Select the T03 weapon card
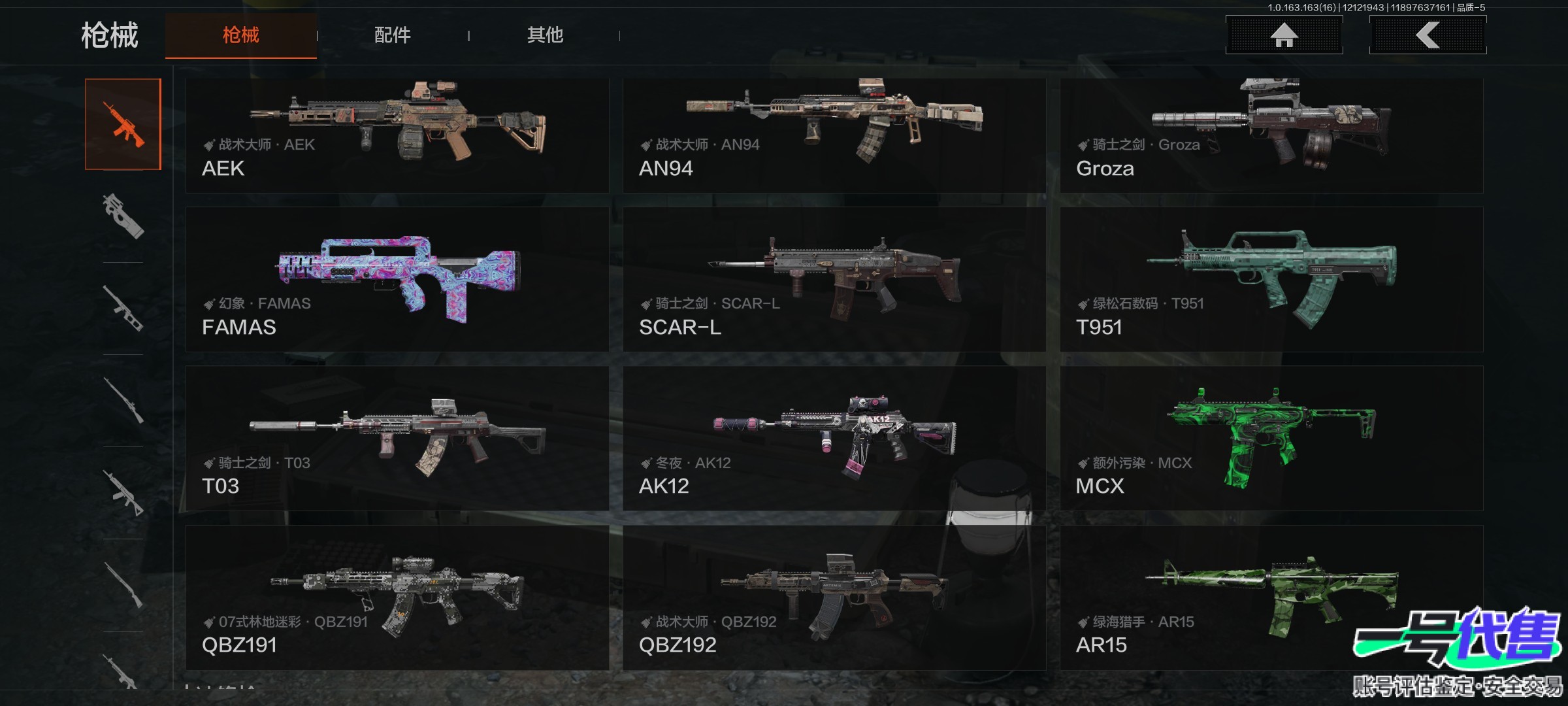The width and height of the screenshot is (1568, 706). tap(397, 439)
